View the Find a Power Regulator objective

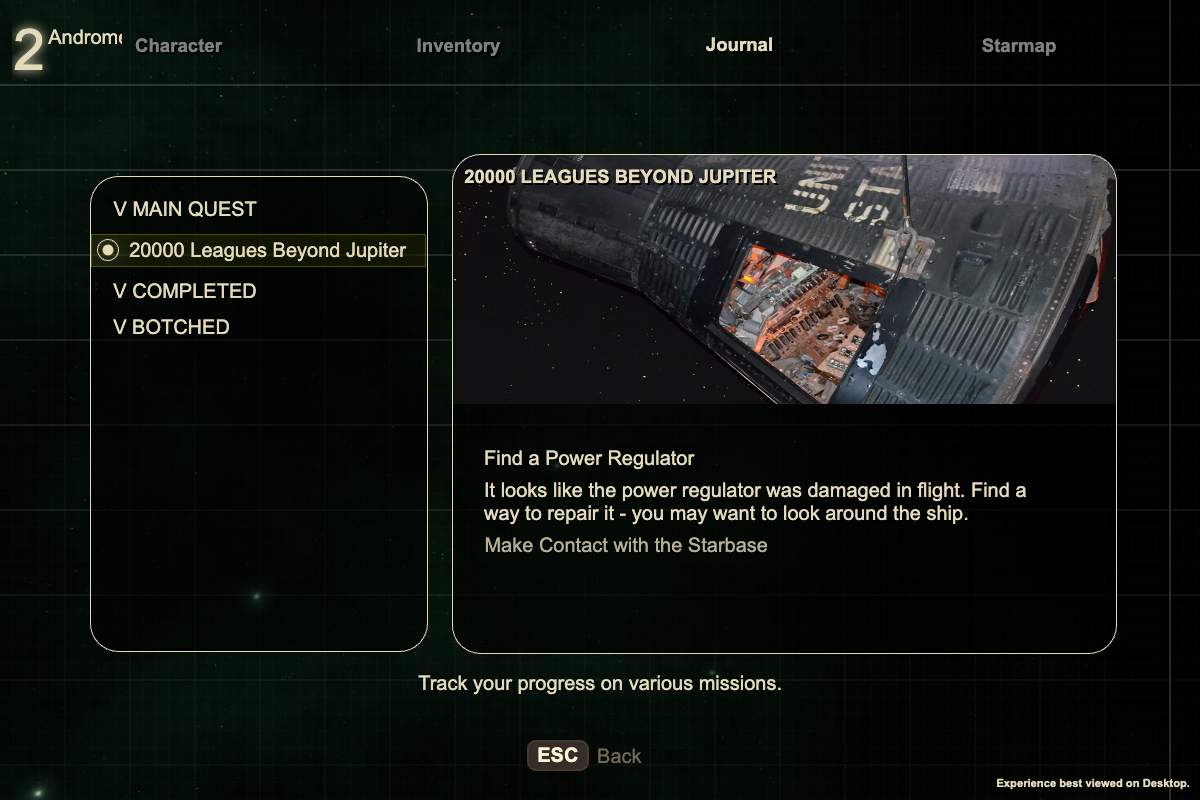click(x=589, y=458)
